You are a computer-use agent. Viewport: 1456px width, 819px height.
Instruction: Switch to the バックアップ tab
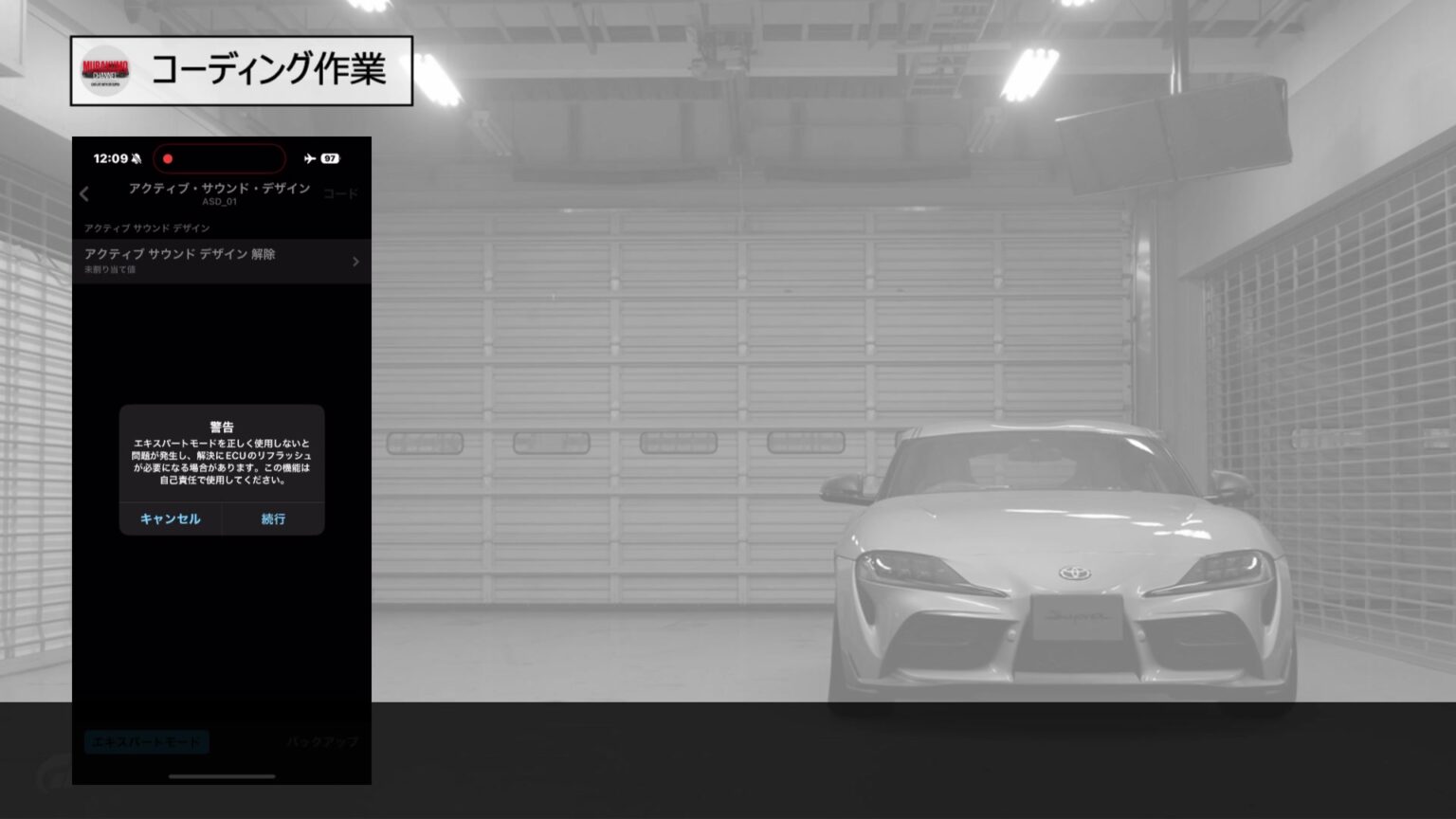tap(322, 740)
